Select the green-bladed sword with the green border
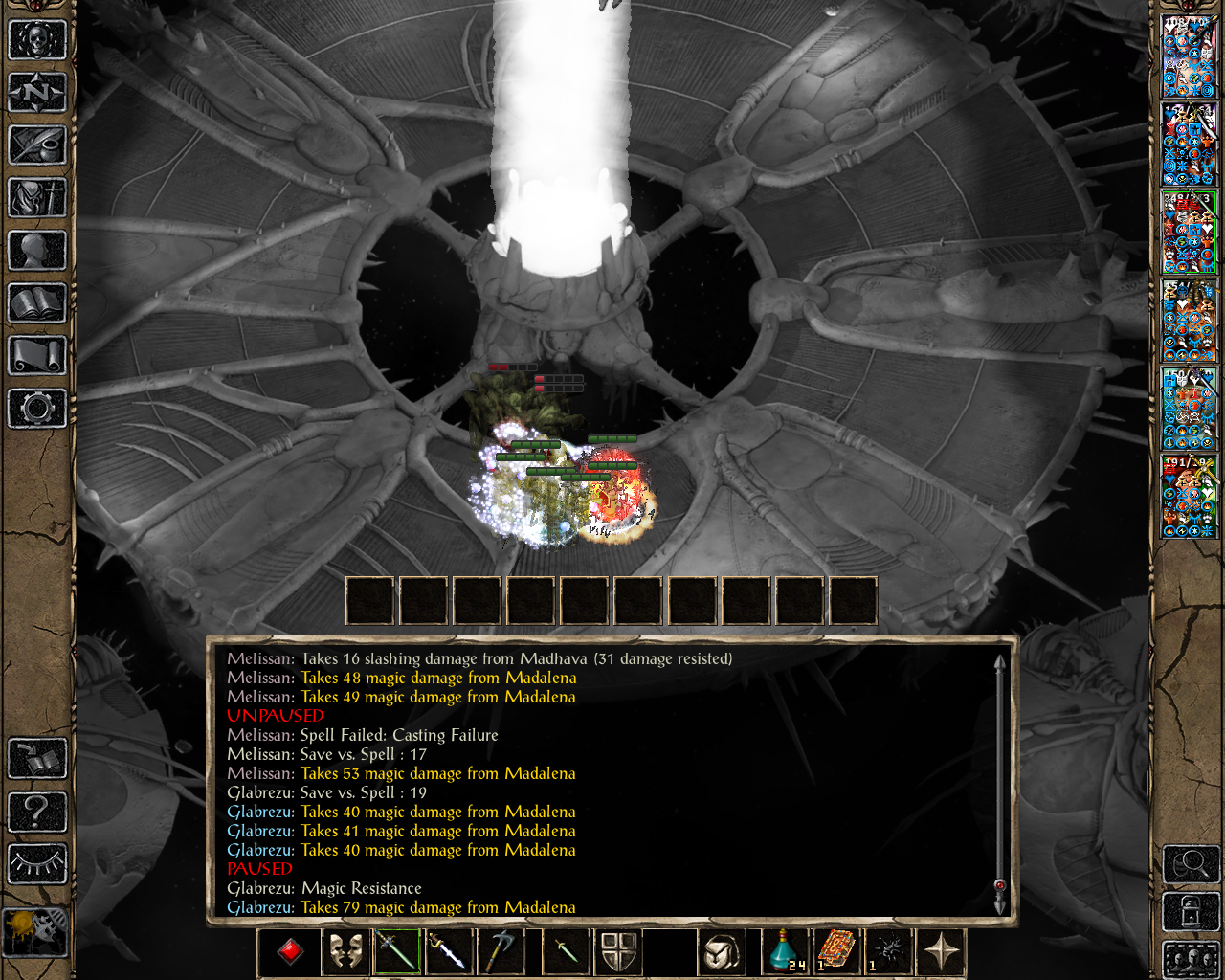This screenshot has width=1225, height=980. coord(396,951)
